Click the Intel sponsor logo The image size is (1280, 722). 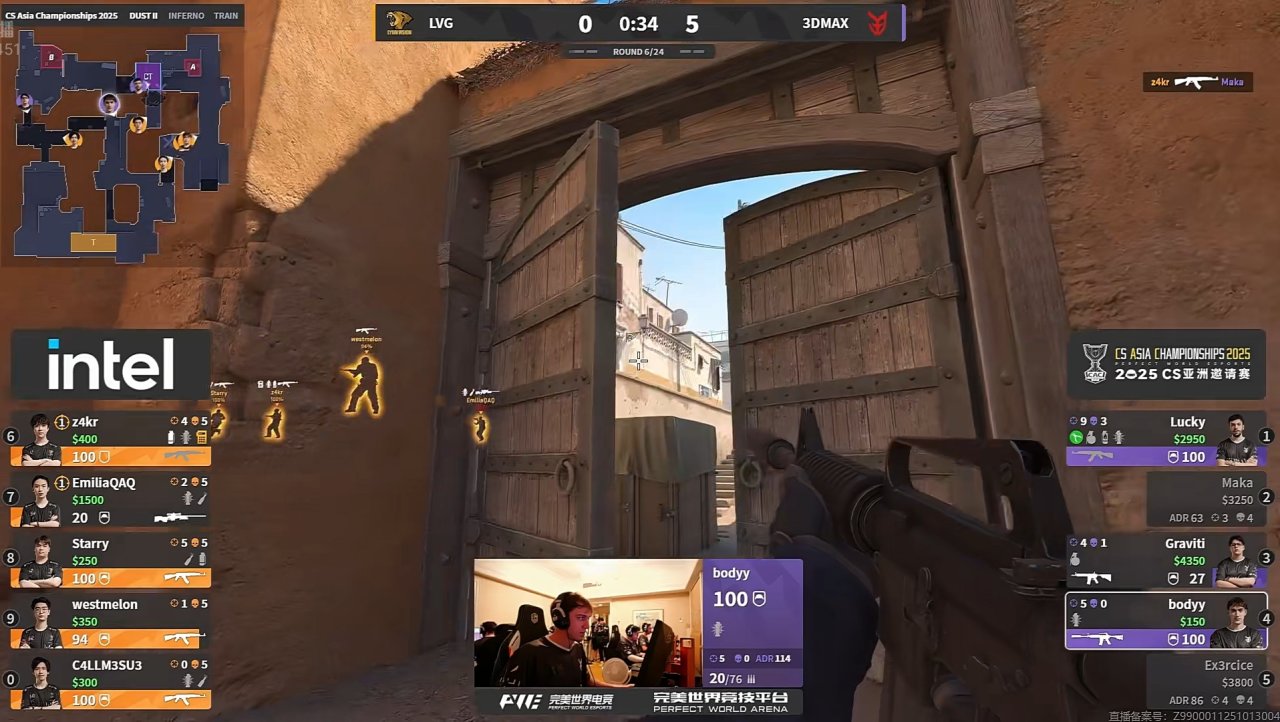[111, 365]
